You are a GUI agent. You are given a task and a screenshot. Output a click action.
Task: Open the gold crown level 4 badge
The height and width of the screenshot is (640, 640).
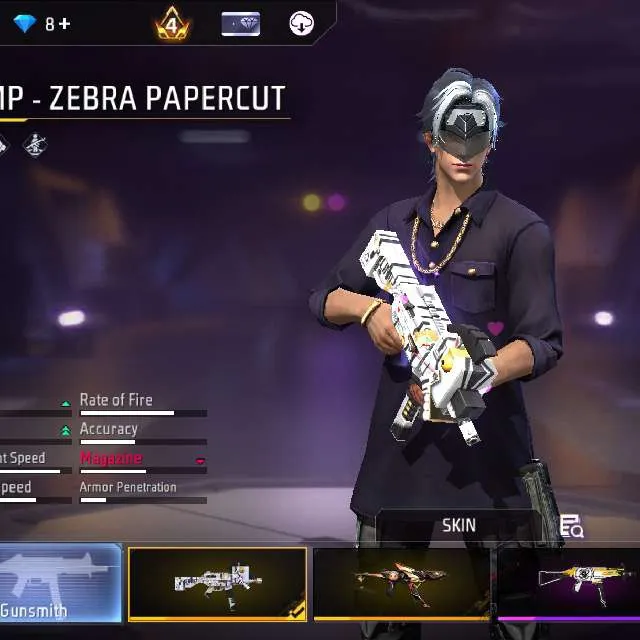coord(173,24)
